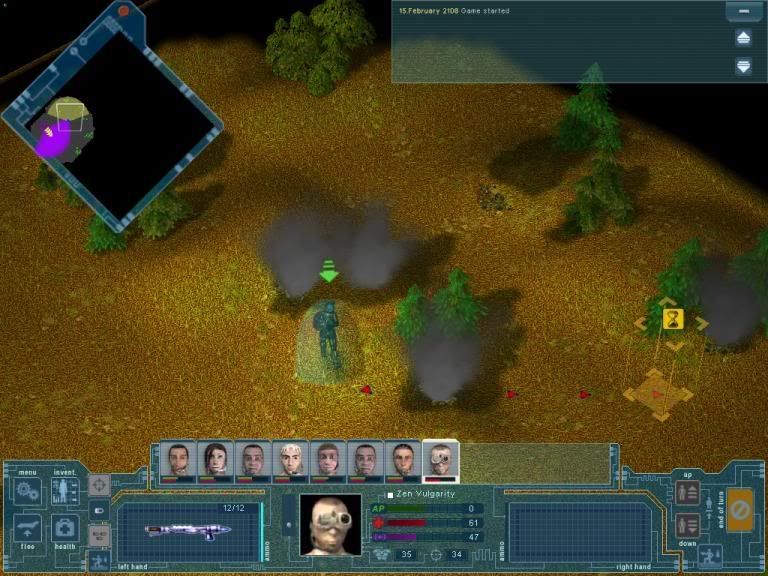This screenshot has height=576, width=768.
Task: Click the large Zen Vulgarity character portrait
Action: click(331, 524)
